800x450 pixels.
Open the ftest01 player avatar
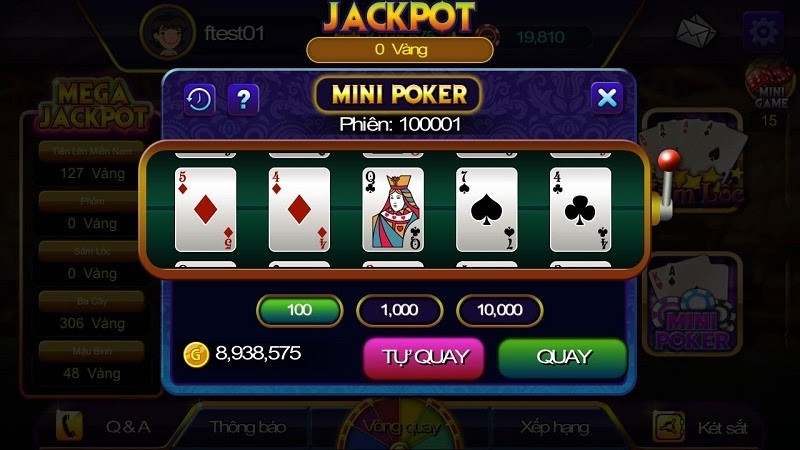click(x=166, y=33)
